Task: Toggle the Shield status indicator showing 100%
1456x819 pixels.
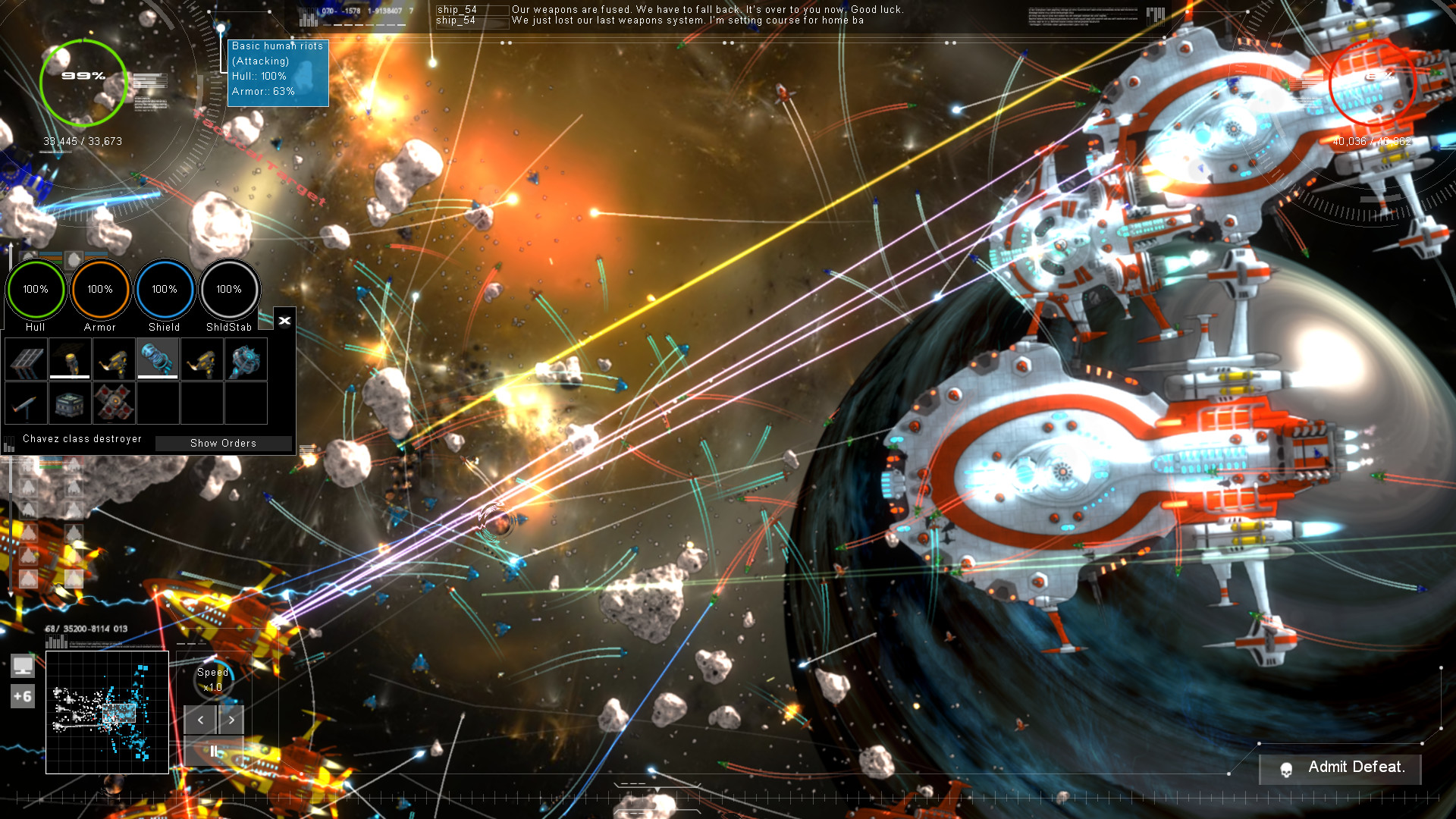Action: 164,289
